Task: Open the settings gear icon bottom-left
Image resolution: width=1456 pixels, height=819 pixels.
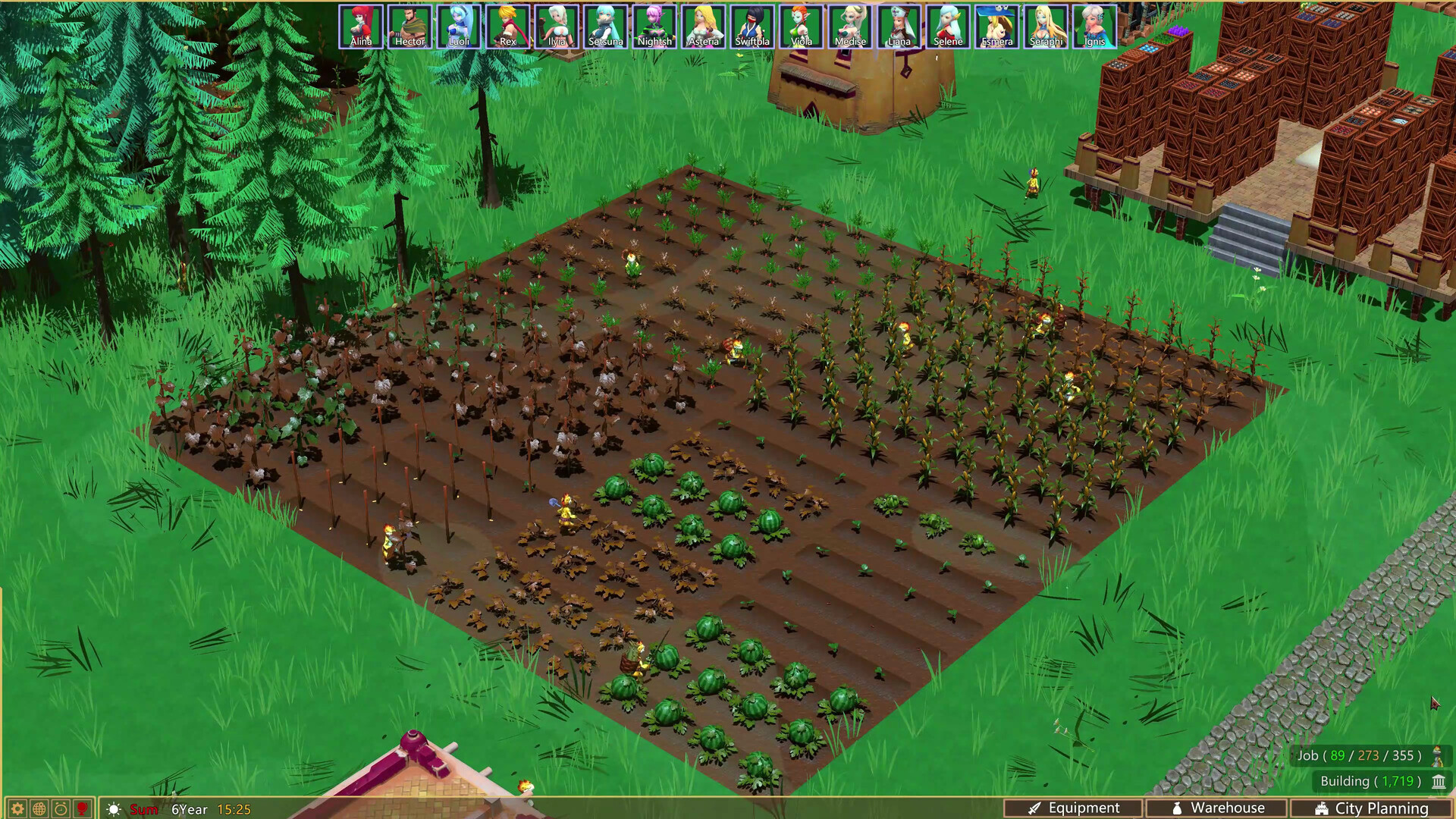Action: (x=17, y=809)
